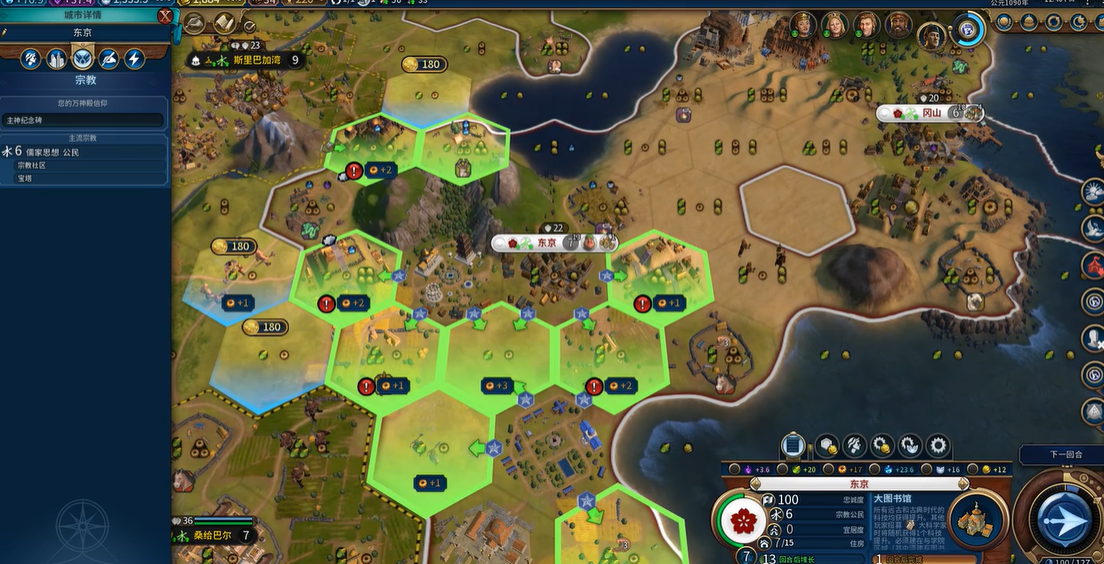Select the crowned blonde queen leader portrait
This screenshot has height=564, width=1104.
833,26
